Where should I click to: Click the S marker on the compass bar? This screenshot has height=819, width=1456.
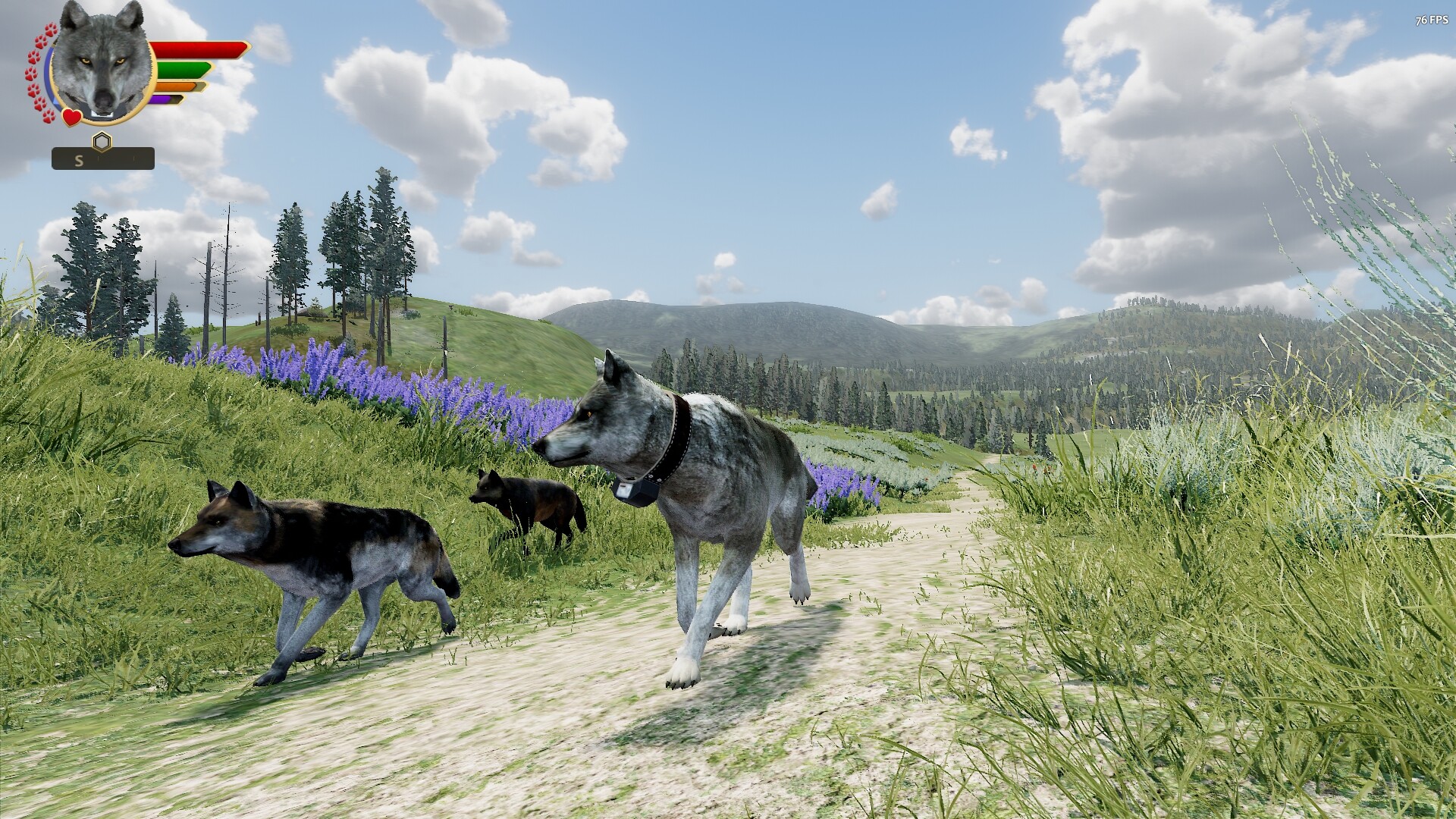(x=80, y=159)
